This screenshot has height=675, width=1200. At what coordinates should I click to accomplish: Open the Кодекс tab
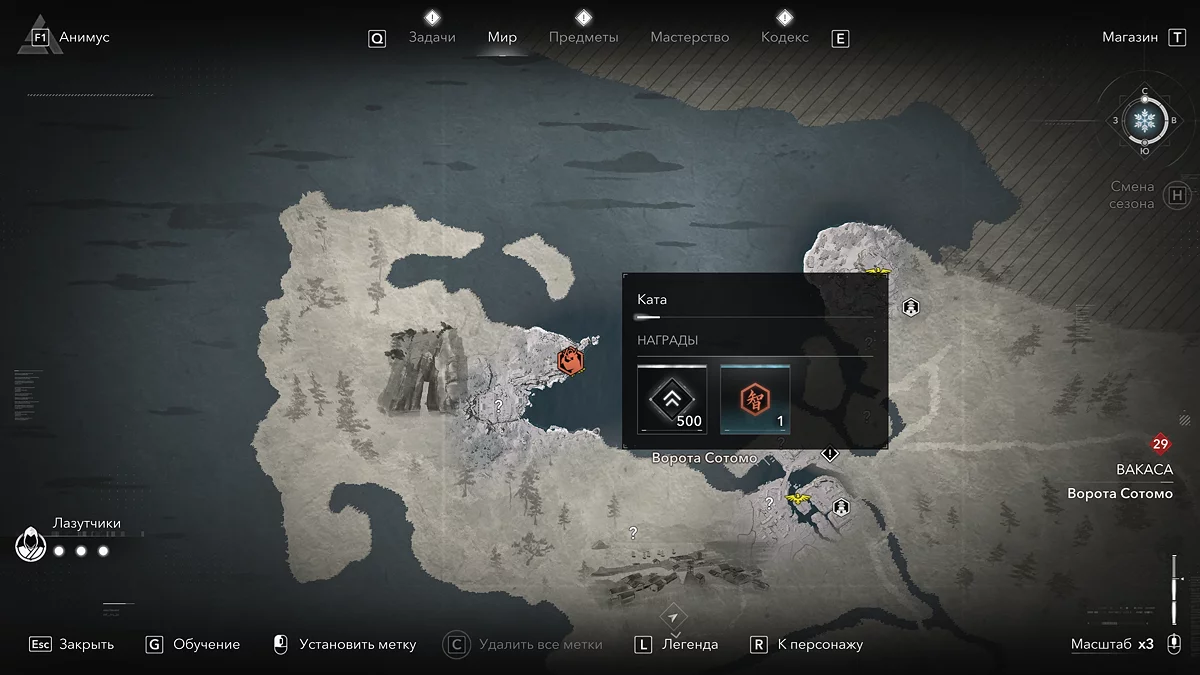pyautogui.click(x=785, y=37)
